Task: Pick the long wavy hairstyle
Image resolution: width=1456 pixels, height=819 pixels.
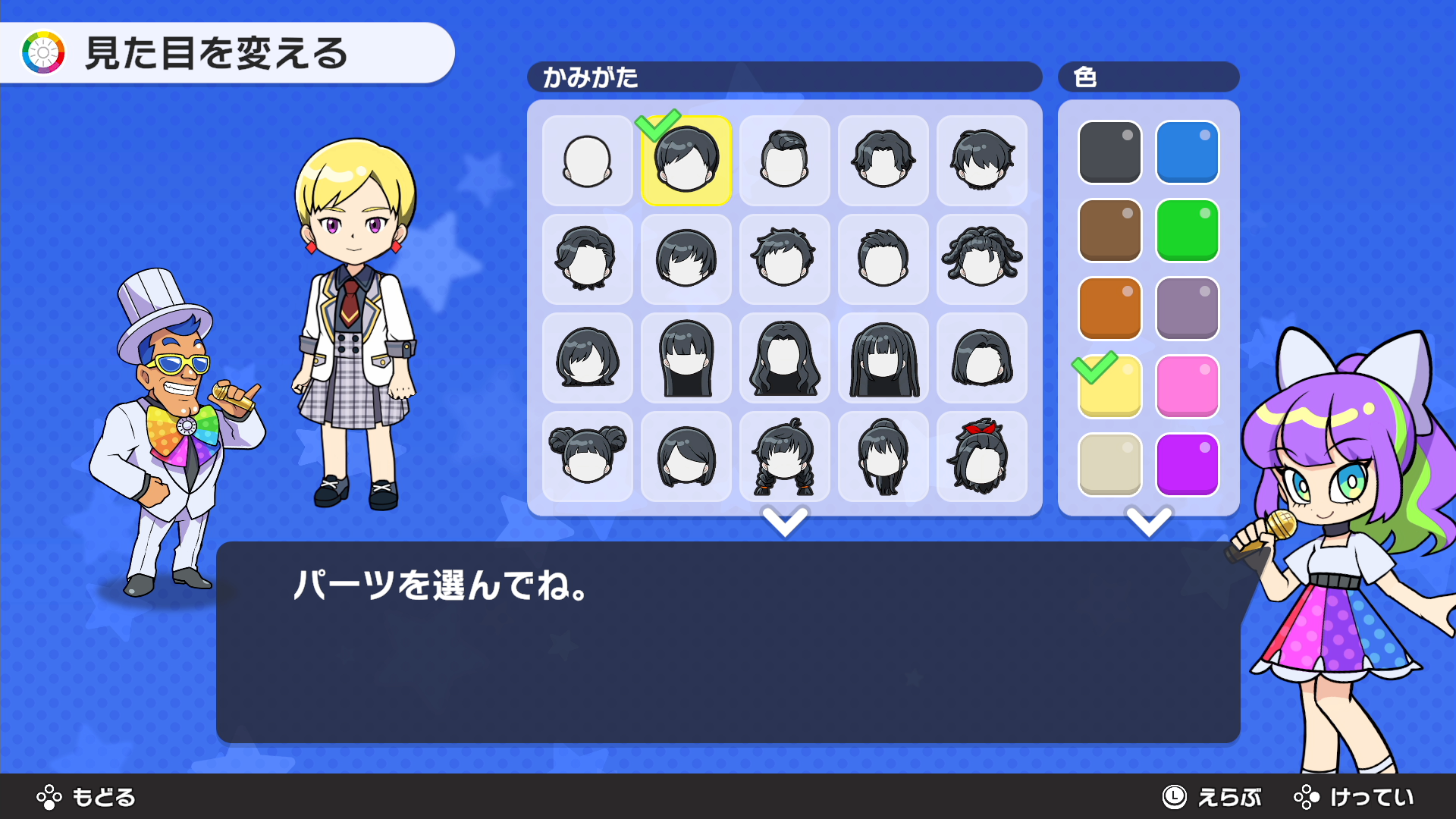Action: 784,358
